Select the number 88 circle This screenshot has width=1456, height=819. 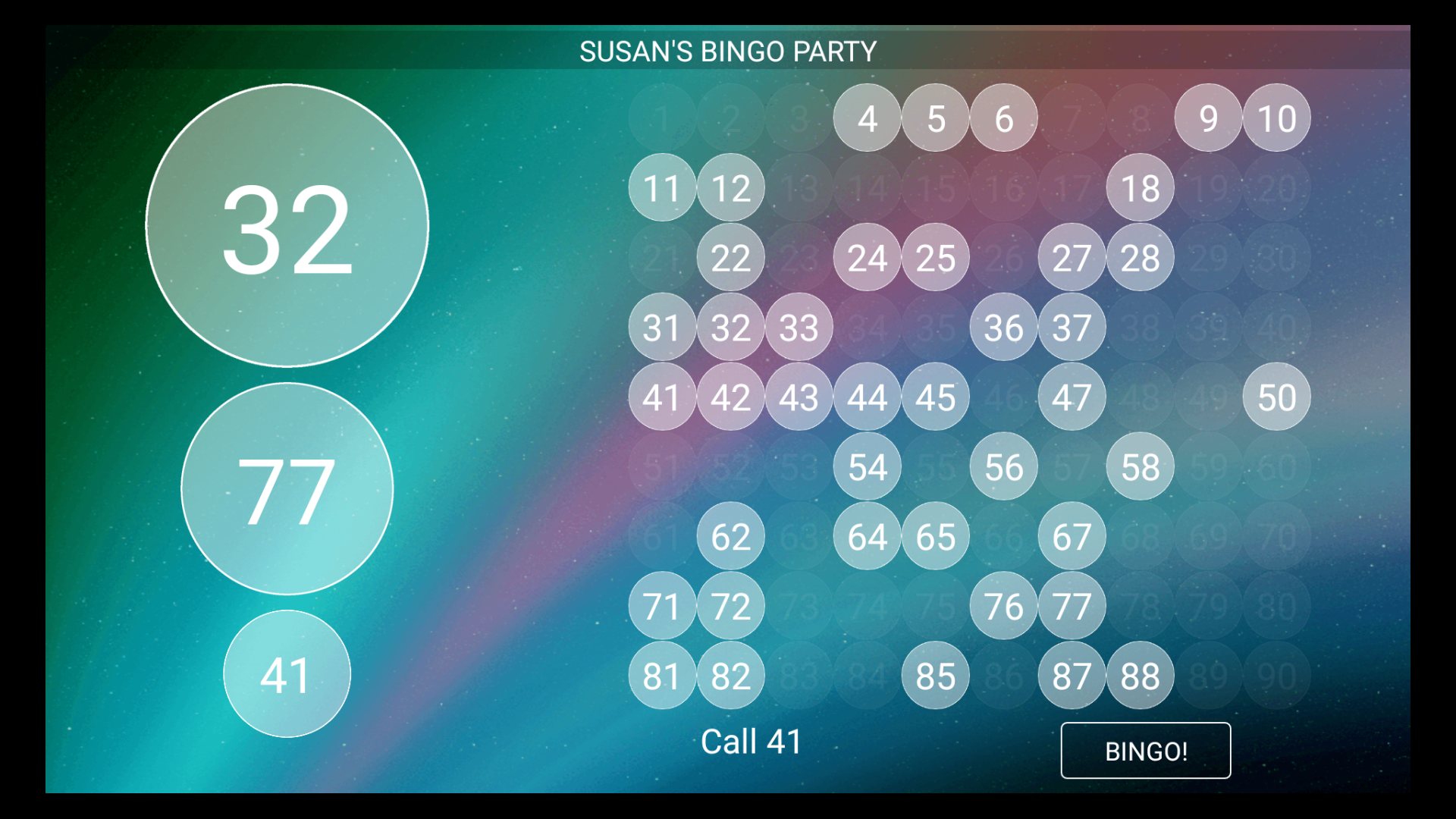click(1140, 675)
